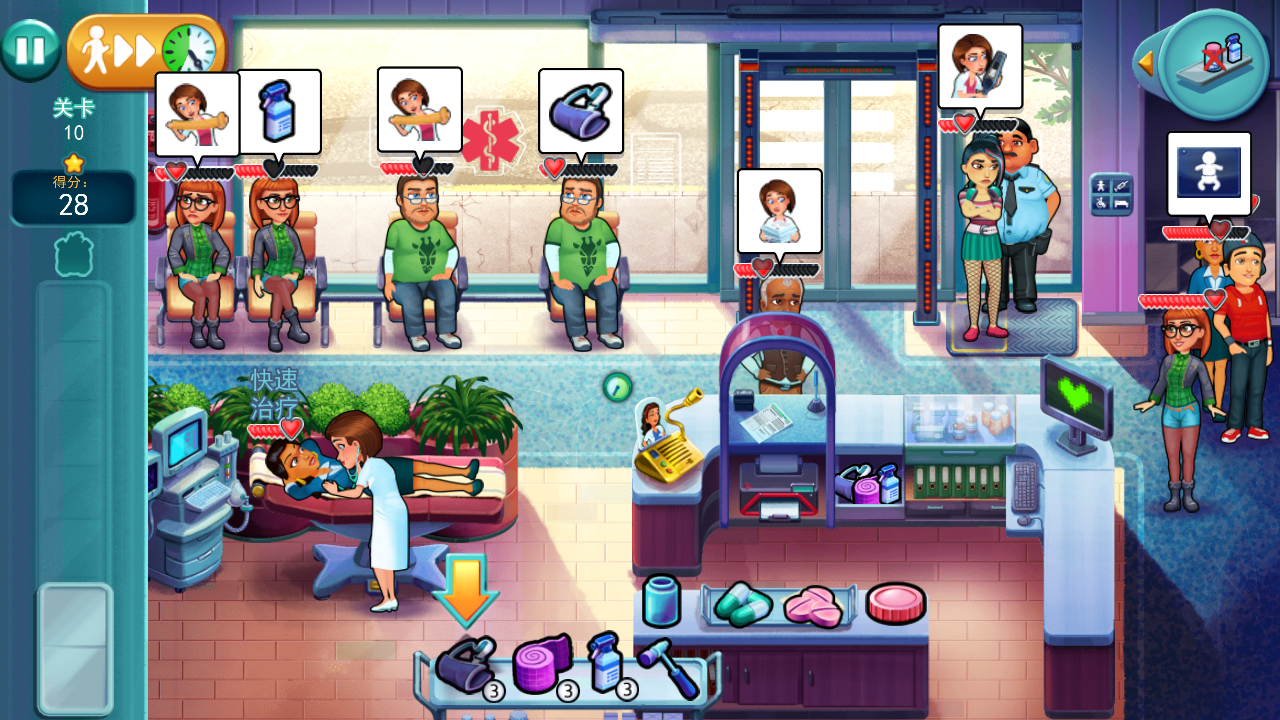Screen dimensions: 1280x720
Task: Open the baby sign request bubble
Action: coord(1209,173)
